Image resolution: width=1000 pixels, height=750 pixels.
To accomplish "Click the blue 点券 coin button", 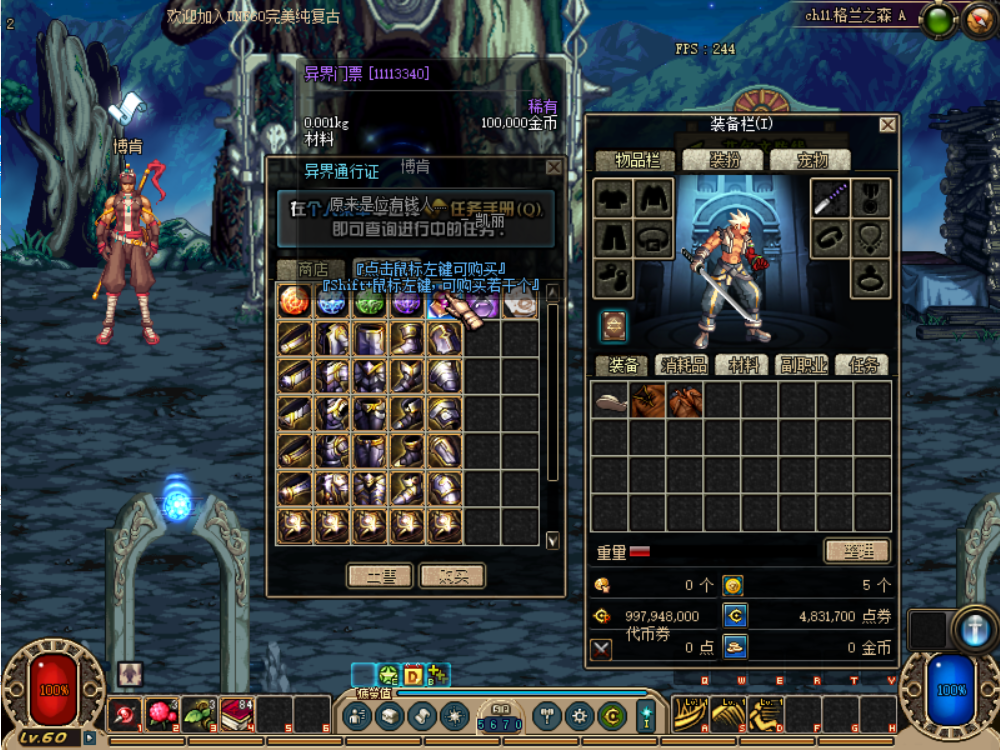I will coord(735,616).
